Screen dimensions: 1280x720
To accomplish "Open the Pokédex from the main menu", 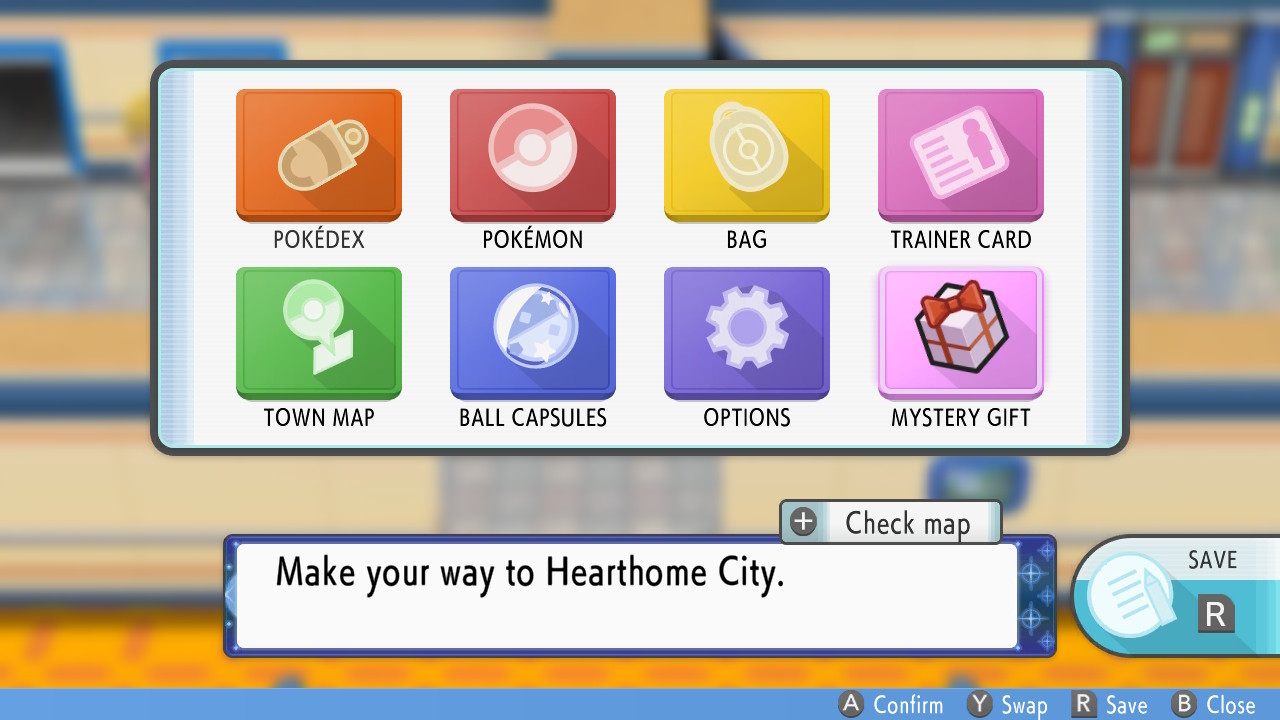I will coord(318,155).
